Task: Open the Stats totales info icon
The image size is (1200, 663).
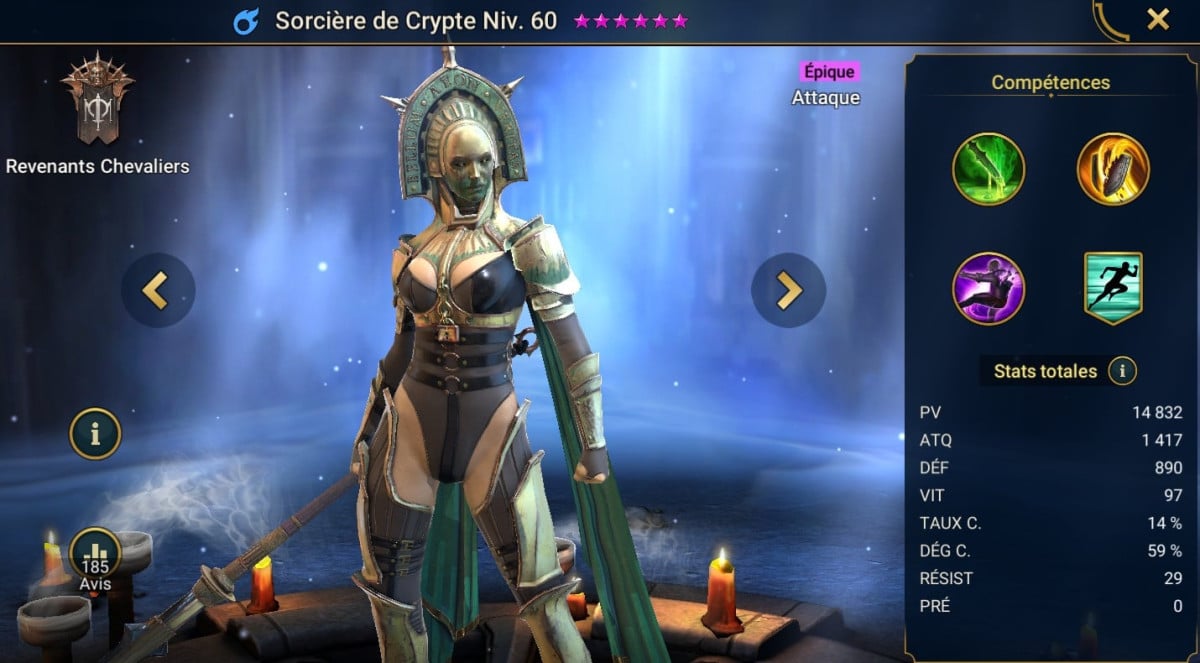Action: (x=1122, y=372)
